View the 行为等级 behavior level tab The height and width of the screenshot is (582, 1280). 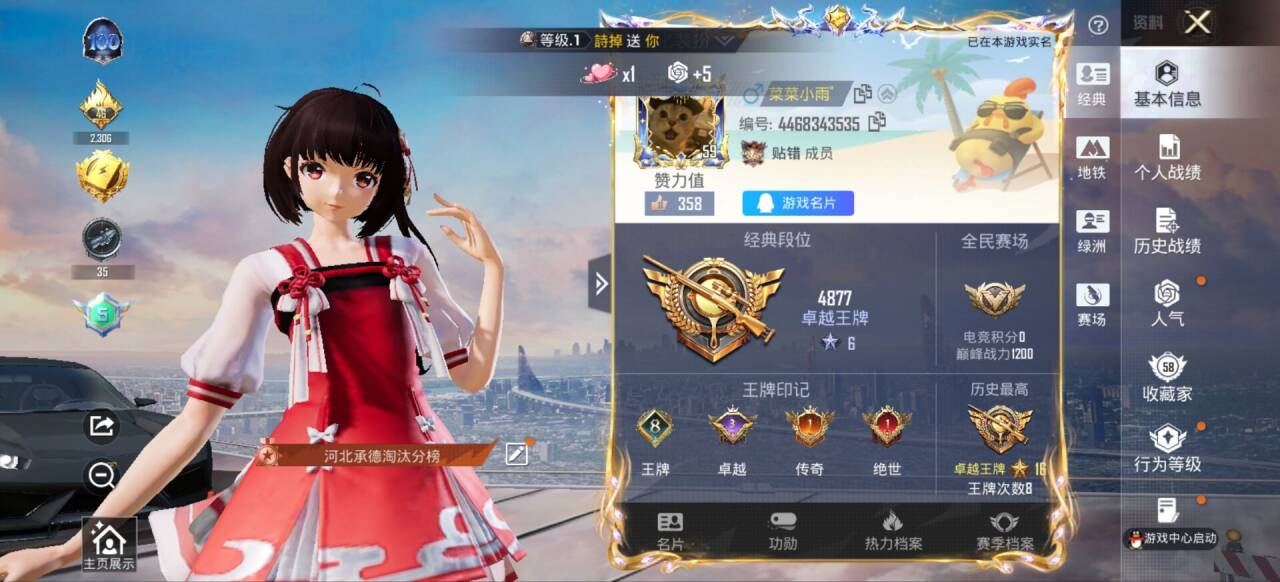[x=1167, y=449]
